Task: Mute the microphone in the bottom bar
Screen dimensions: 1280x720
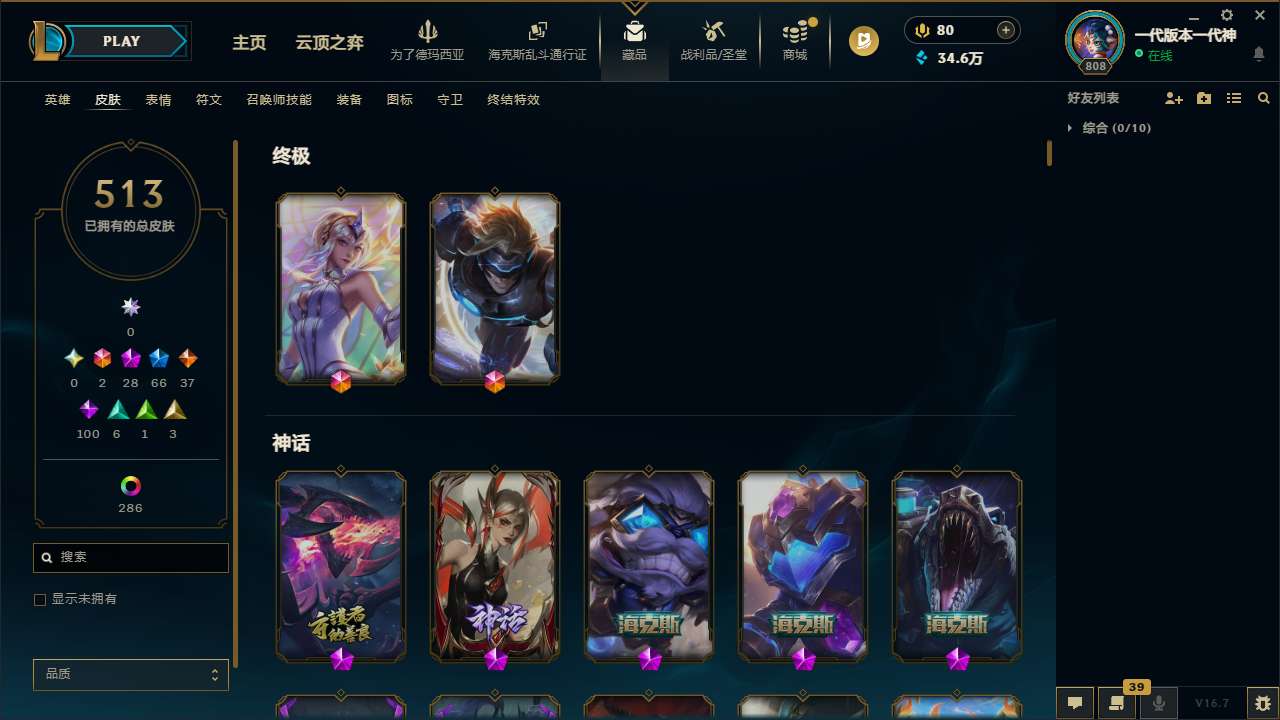Action: click(x=1158, y=702)
